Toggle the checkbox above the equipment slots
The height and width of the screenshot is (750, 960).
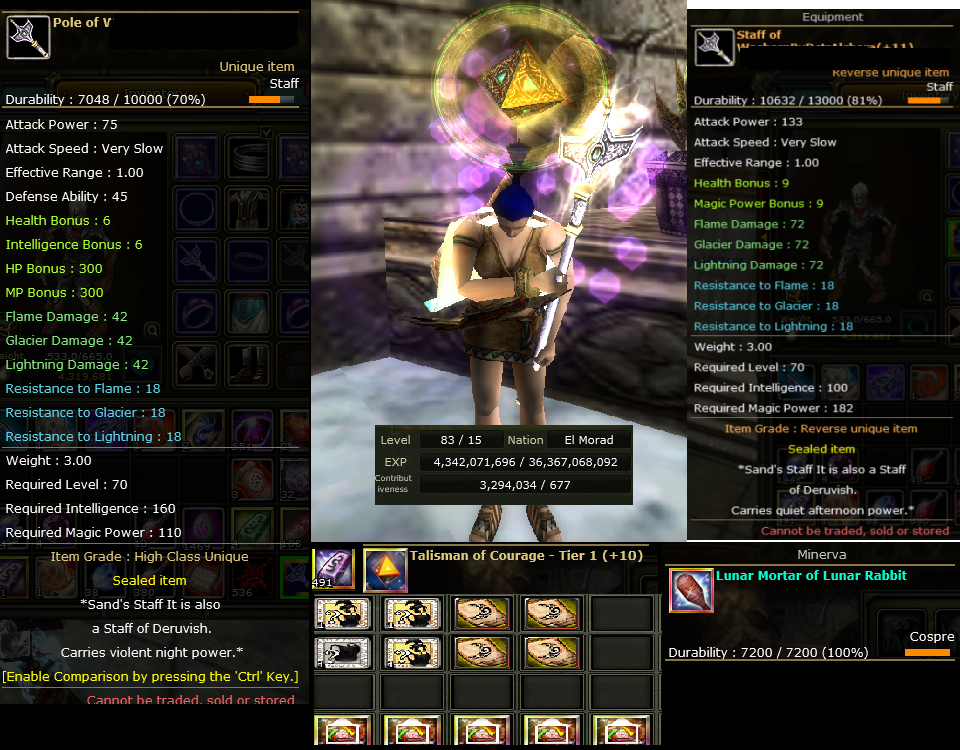[x=266, y=132]
